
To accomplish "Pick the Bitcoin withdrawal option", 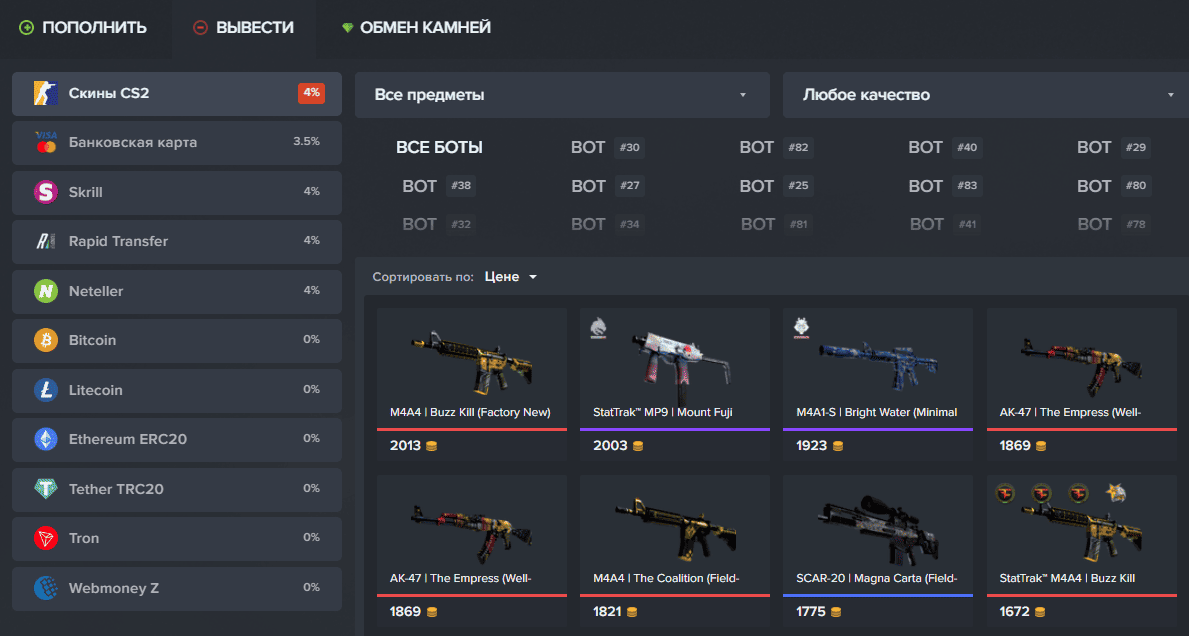I will 176,340.
